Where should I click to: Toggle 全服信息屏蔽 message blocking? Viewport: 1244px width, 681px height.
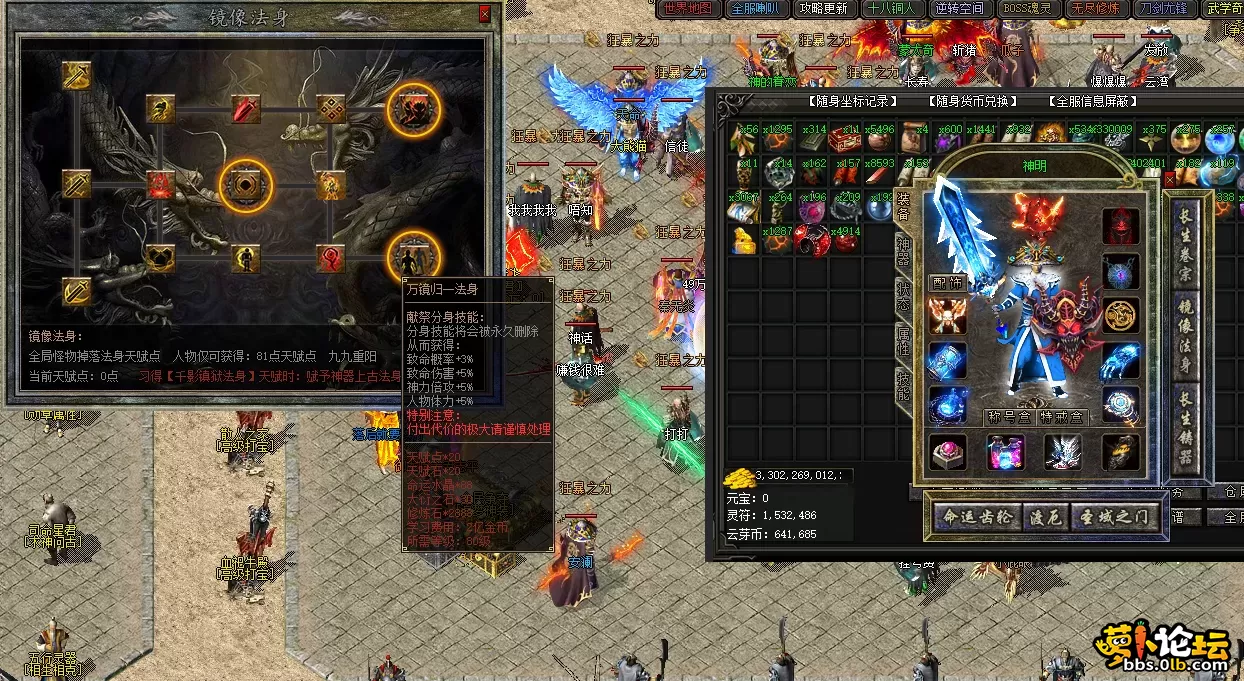1093,101
